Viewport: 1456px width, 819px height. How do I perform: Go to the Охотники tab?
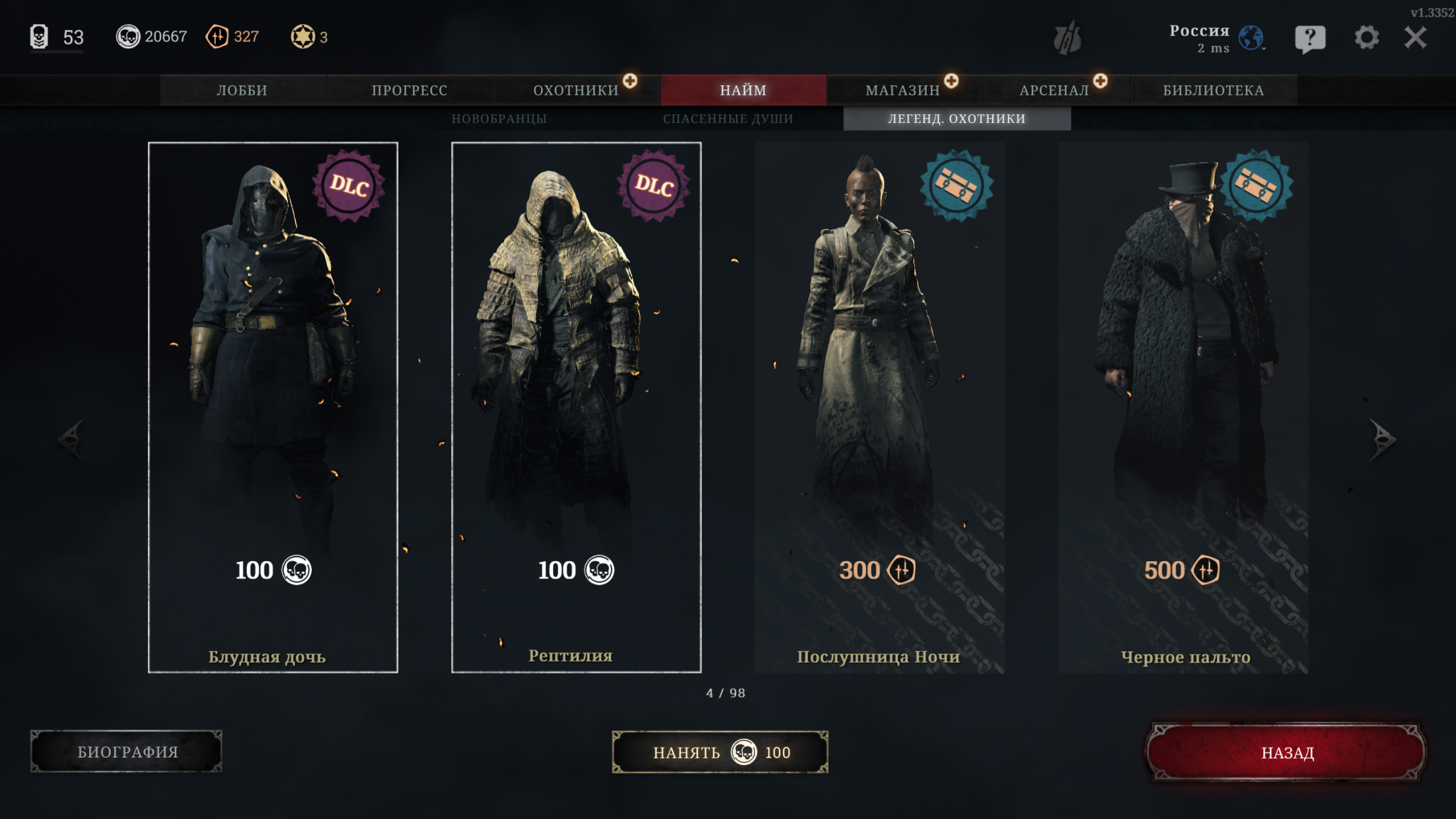pyautogui.click(x=576, y=91)
